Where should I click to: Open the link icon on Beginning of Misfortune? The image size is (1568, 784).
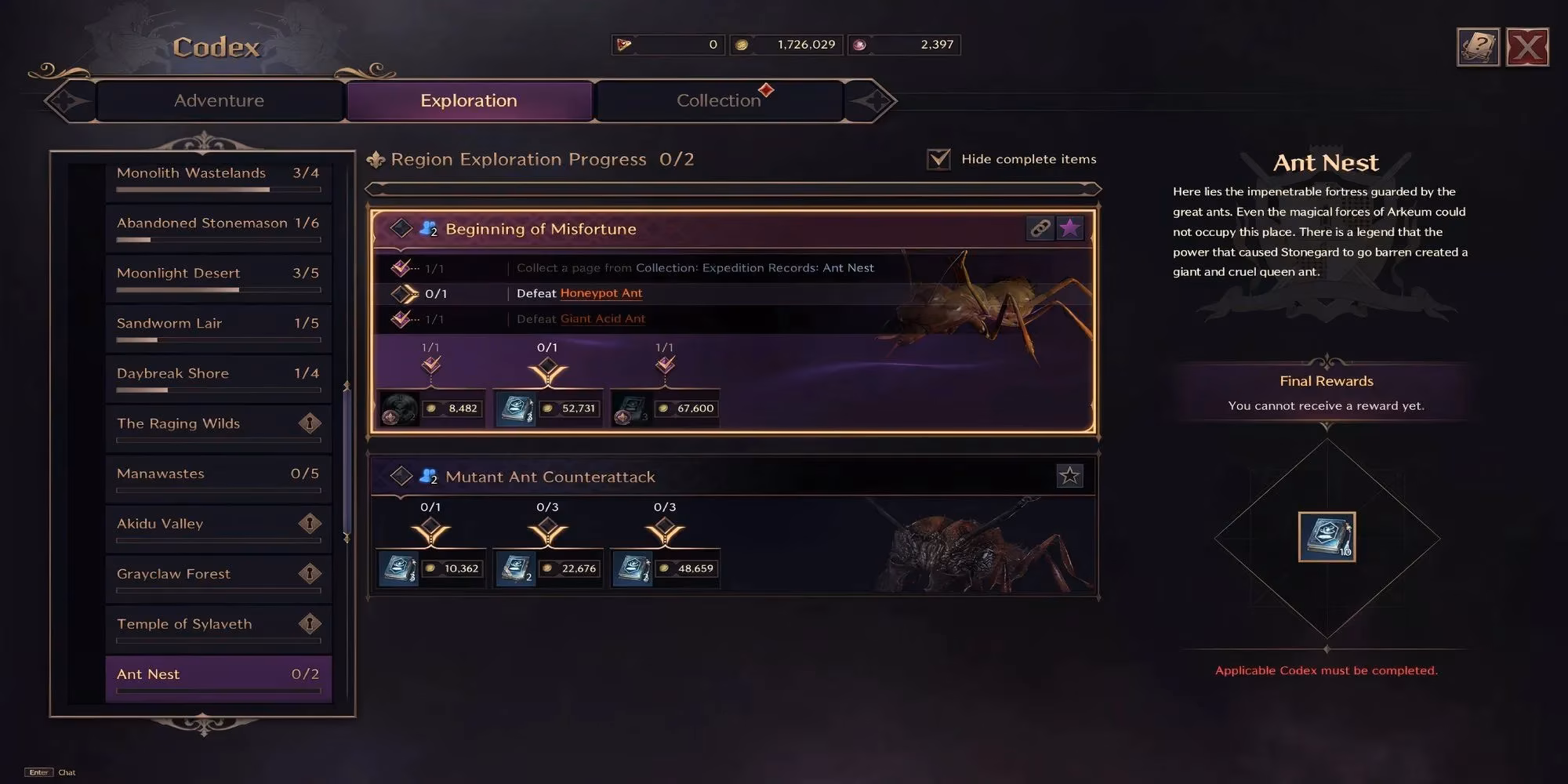1041,228
